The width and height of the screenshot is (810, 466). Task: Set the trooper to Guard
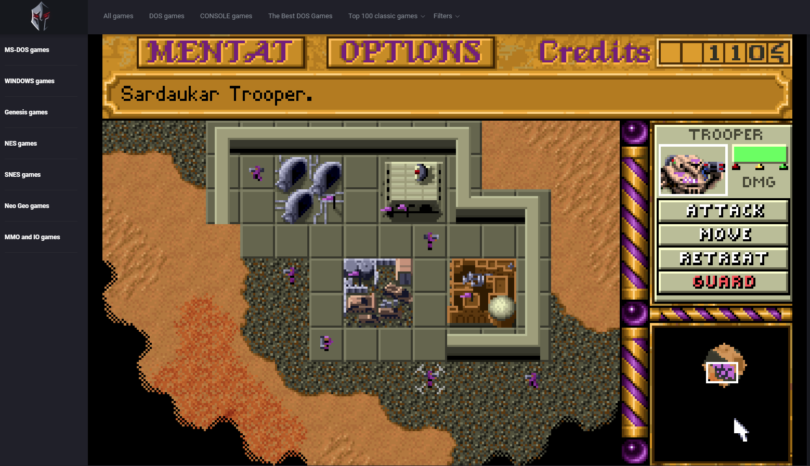click(x=725, y=282)
